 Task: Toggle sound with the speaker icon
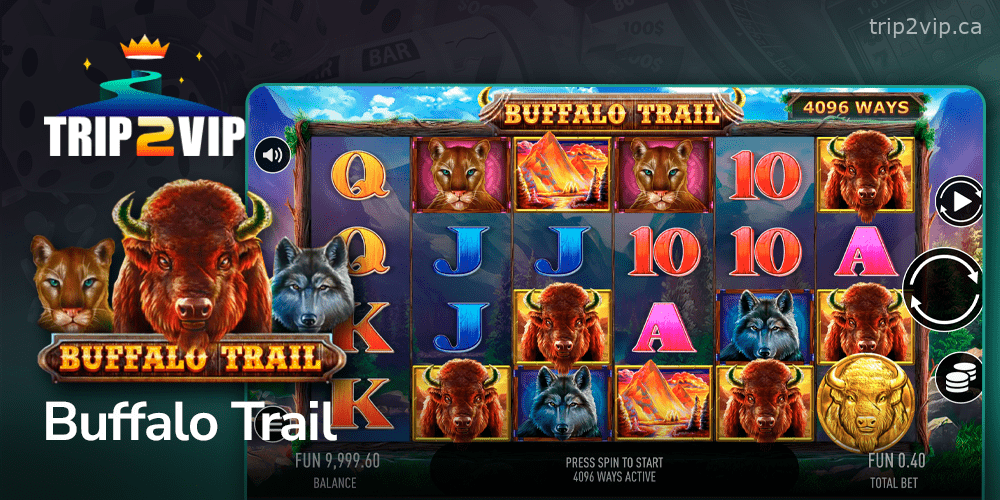(x=270, y=155)
